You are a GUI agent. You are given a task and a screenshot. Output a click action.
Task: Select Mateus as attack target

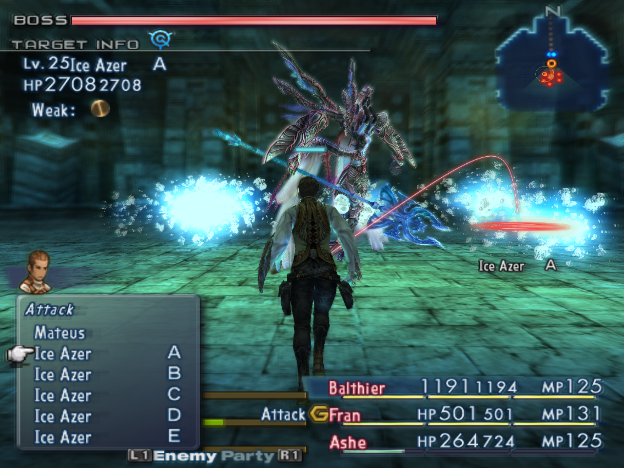click(x=60, y=333)
